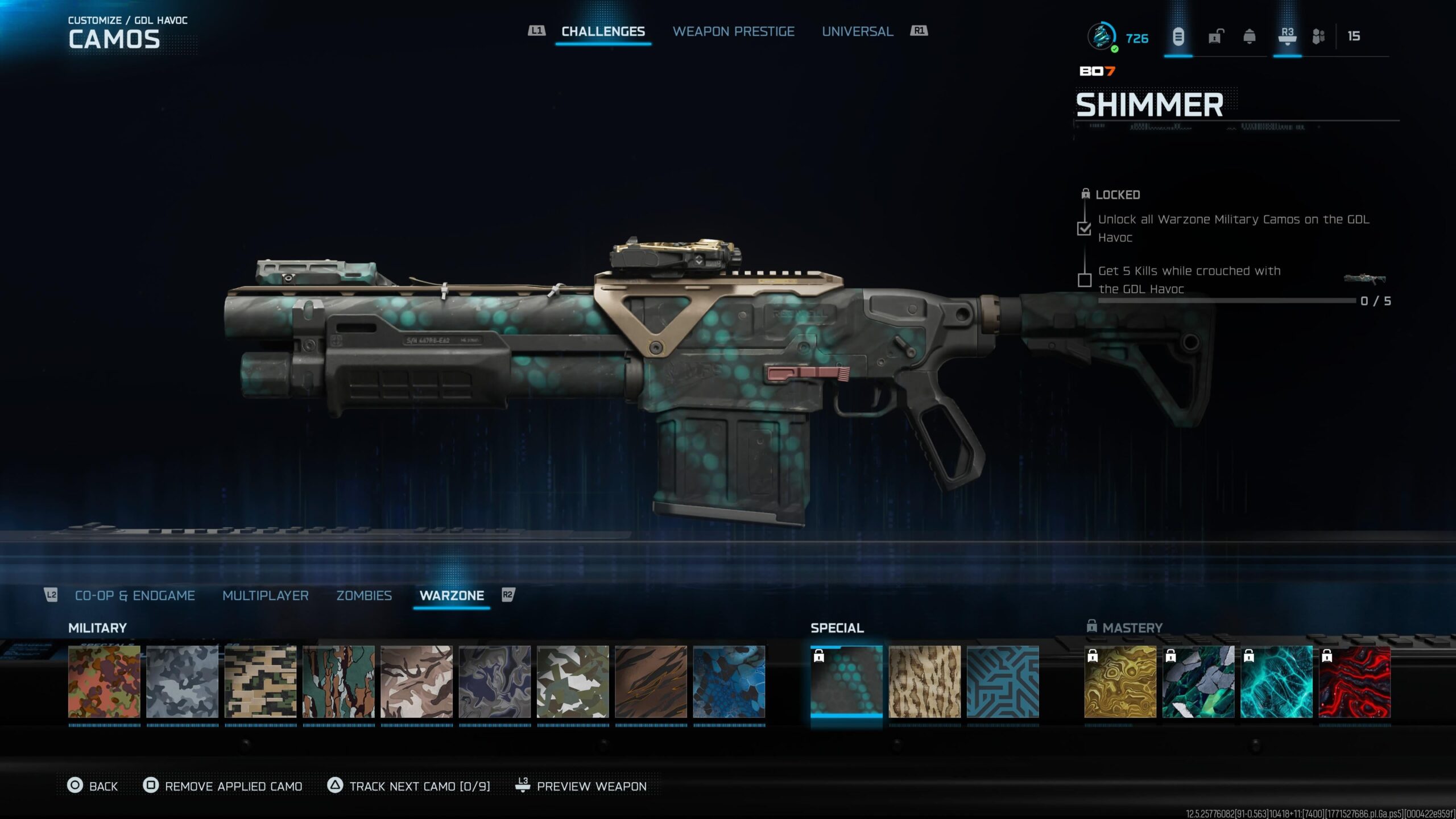Show the Multiplayer camo category
Viewport: 1456px width, 819px height.
(265, 595)
